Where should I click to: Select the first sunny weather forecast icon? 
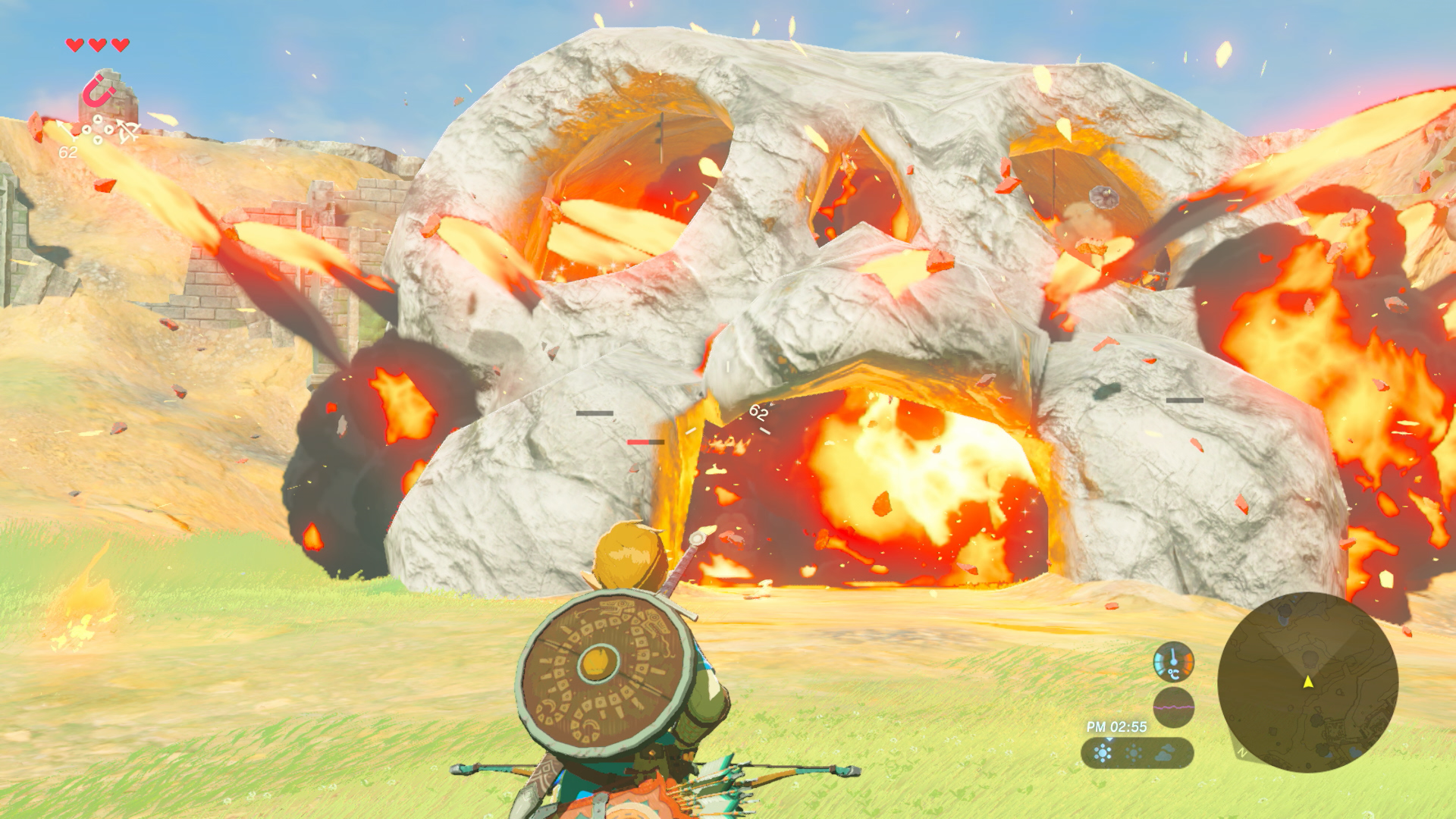1103,752
